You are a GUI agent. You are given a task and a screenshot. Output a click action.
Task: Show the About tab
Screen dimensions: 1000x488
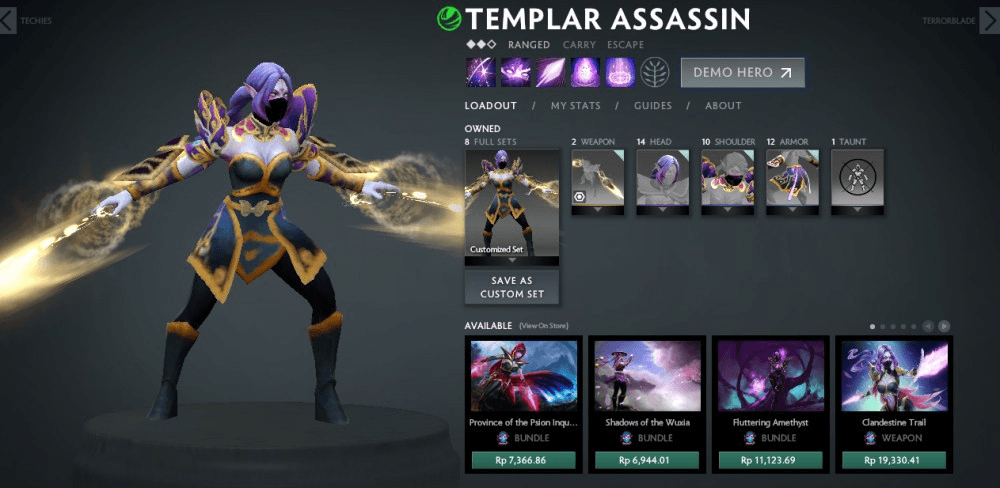(x=723, y=106)
